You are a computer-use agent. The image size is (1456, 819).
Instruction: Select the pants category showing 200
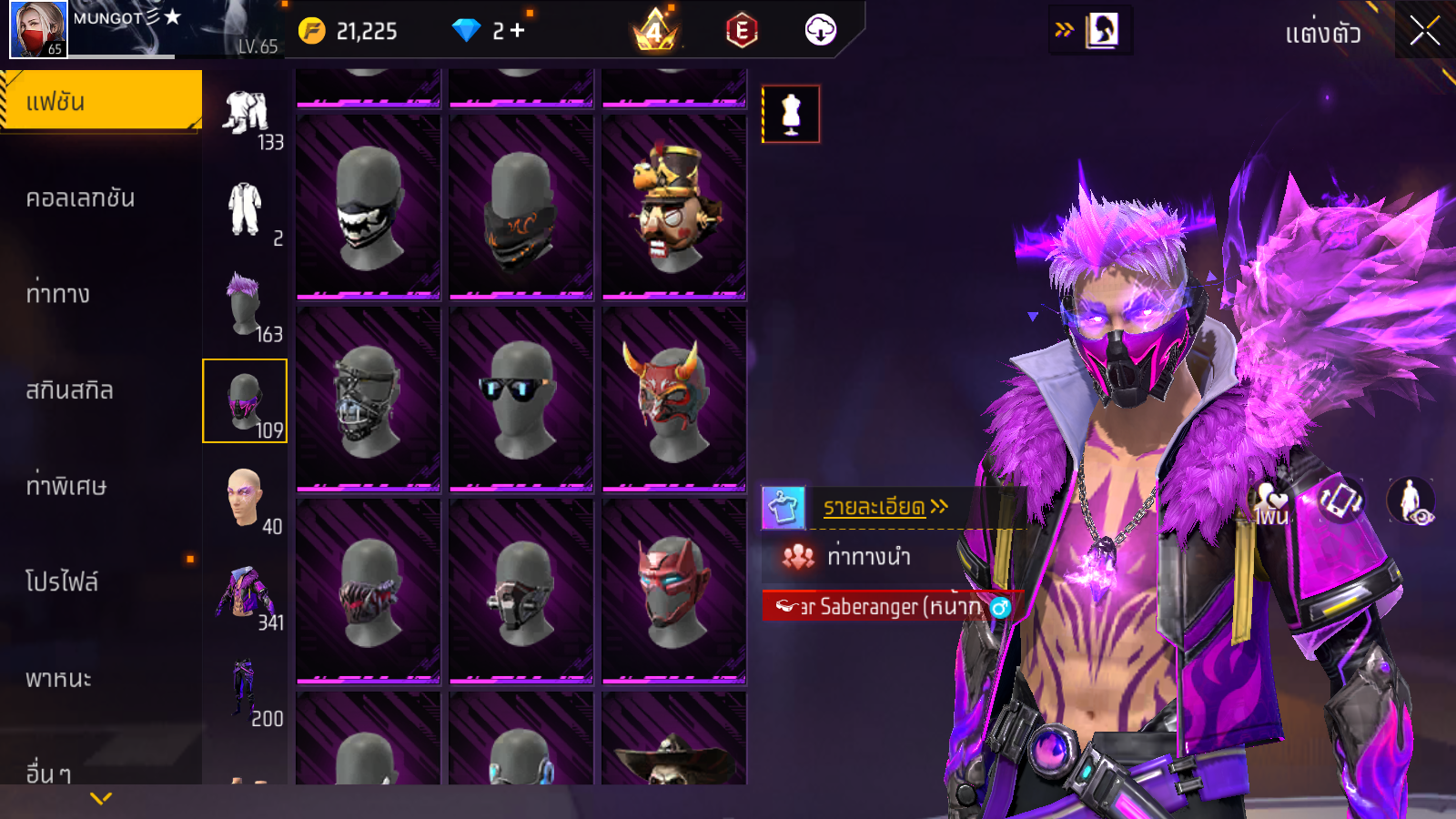(245, 691)
